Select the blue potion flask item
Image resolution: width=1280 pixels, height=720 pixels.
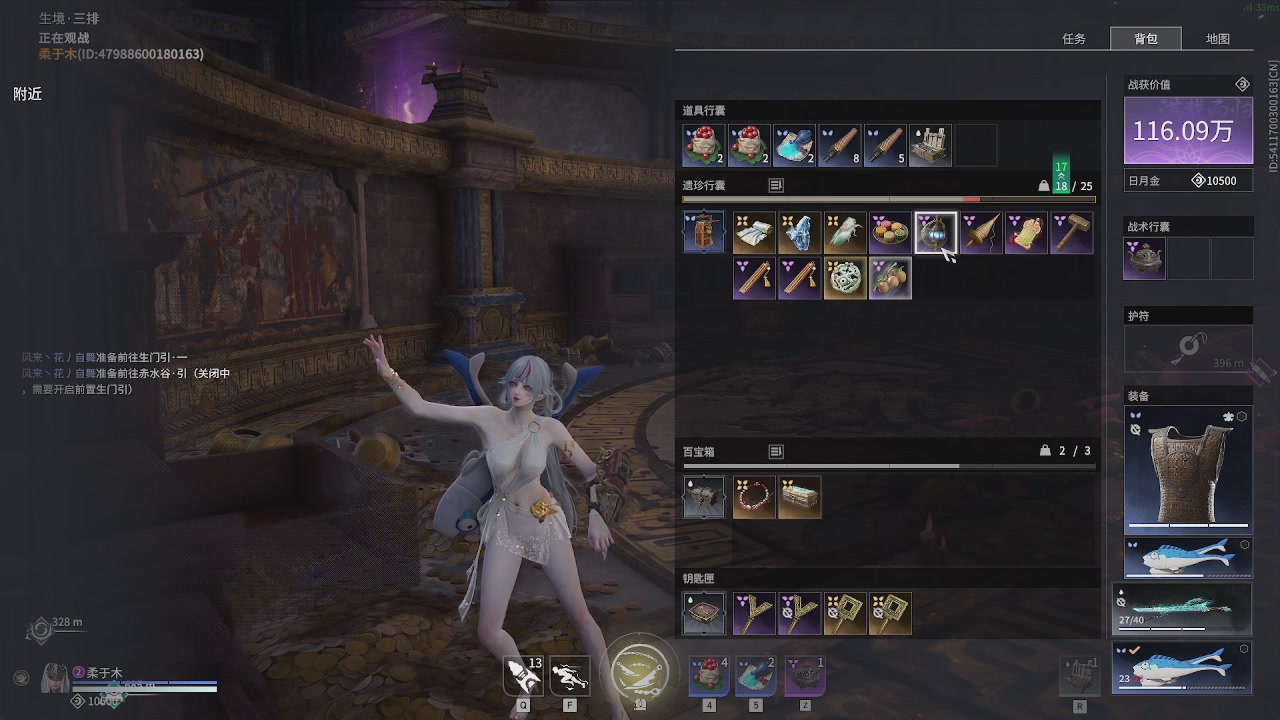pos(795,146)
